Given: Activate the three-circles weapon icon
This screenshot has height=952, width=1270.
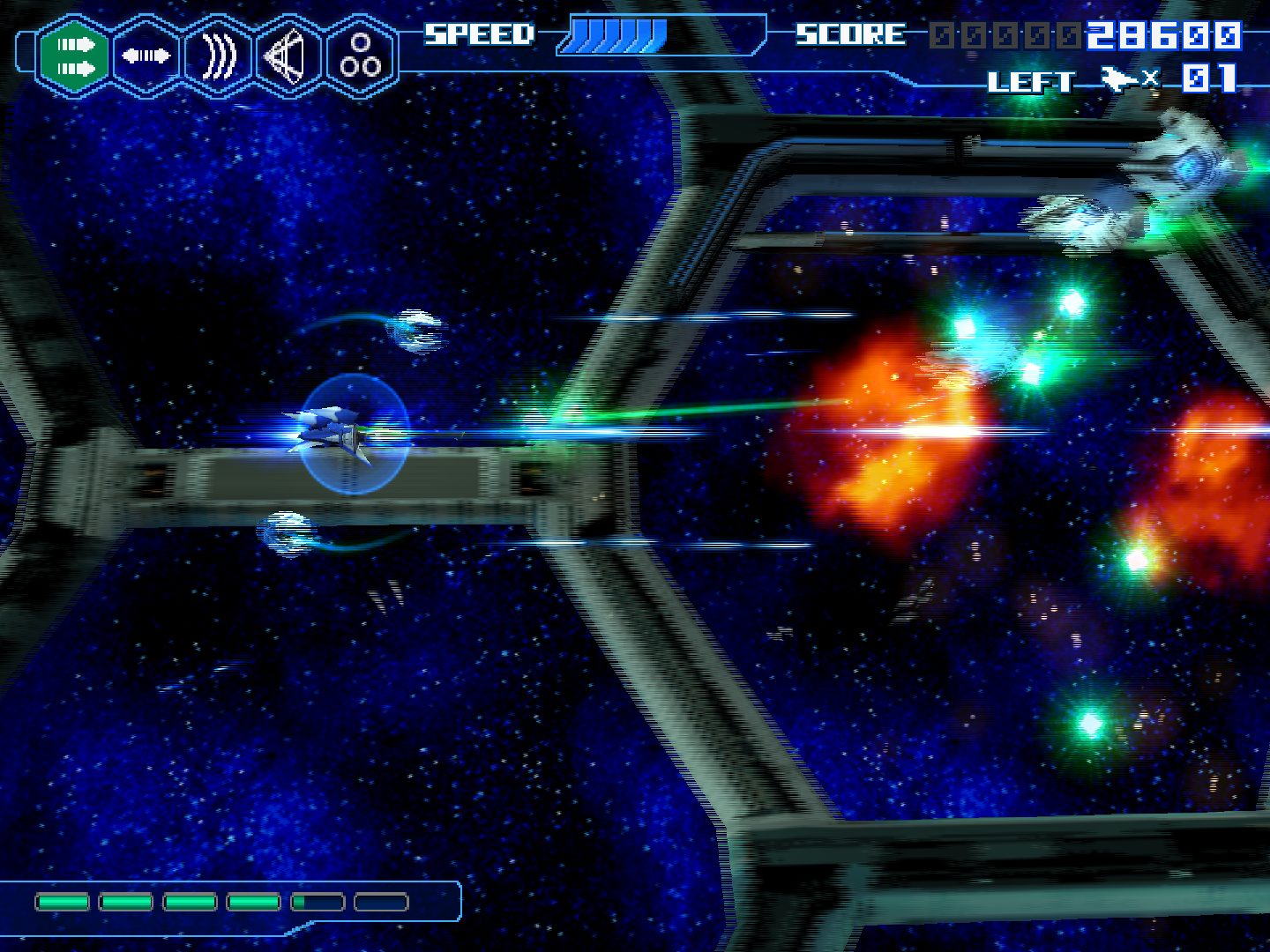Looking at the screenshot, I should pyautogui.click(x=361, y=56).
